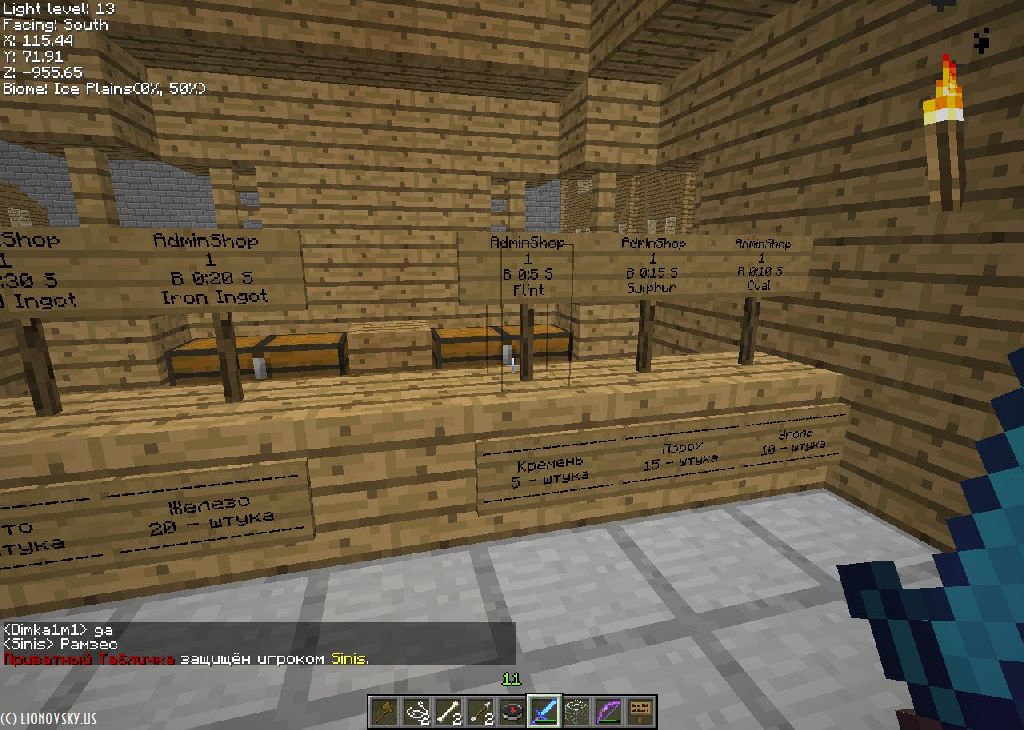Select the arrow stack hotbar slot
1024x730 pixels.
(x=480, y=712)
